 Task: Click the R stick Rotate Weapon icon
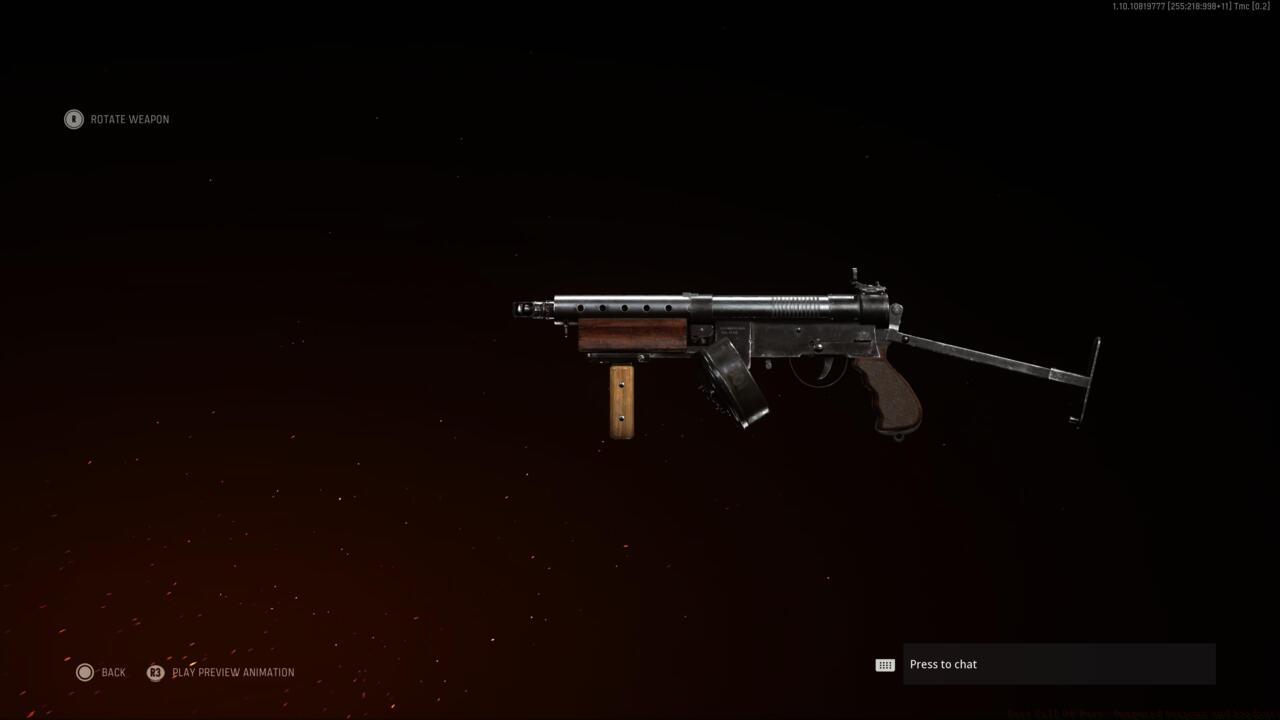(72, 119)
